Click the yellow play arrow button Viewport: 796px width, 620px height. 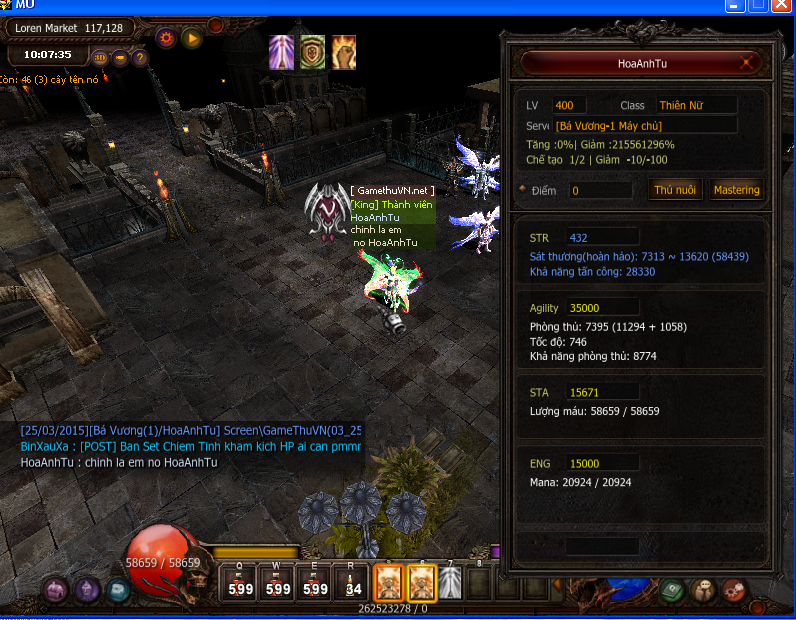click(192, 39)
